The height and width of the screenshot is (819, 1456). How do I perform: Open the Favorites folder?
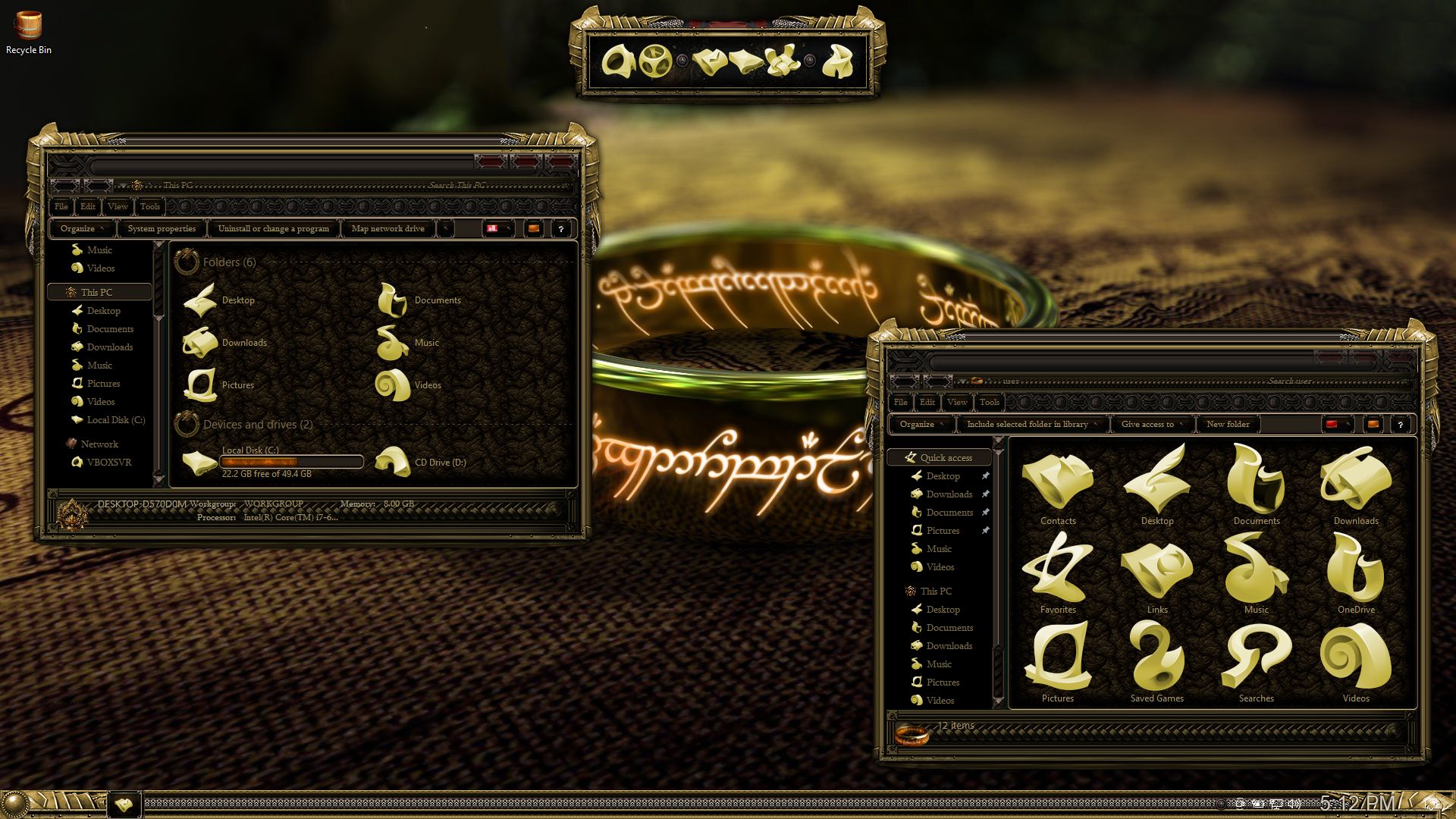1058,574
